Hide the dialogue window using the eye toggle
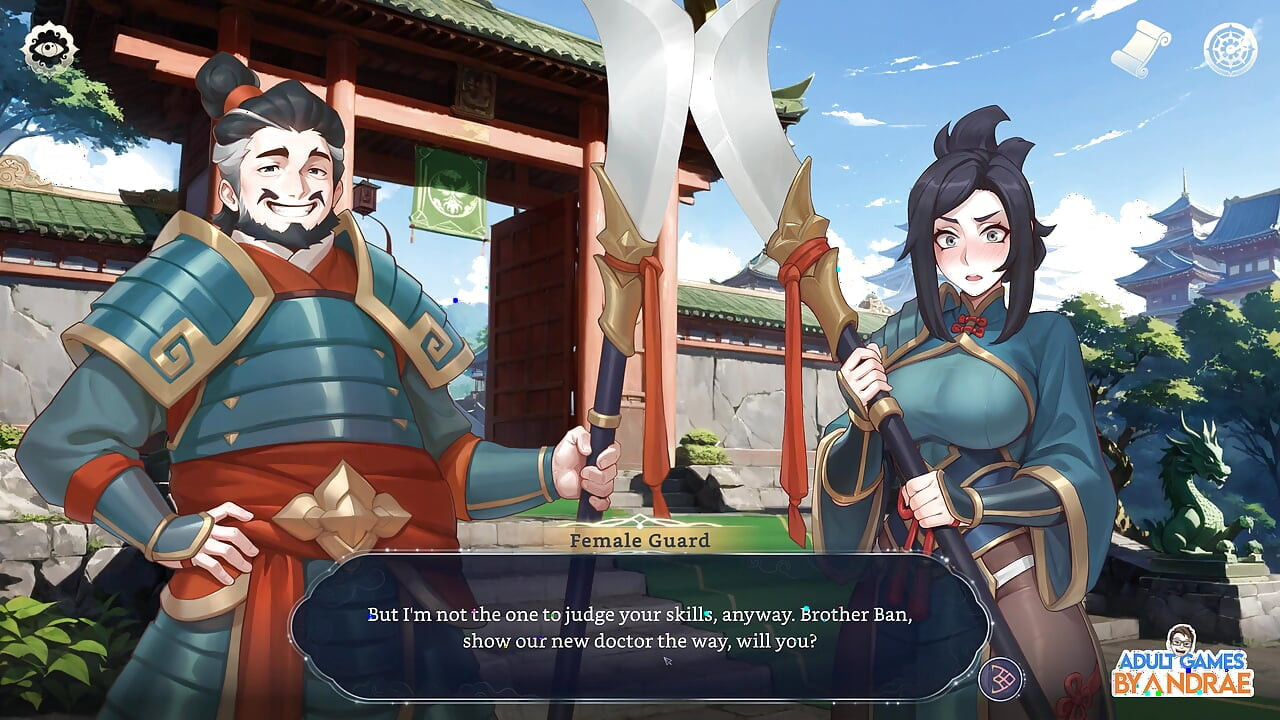 tap(52, 47)
